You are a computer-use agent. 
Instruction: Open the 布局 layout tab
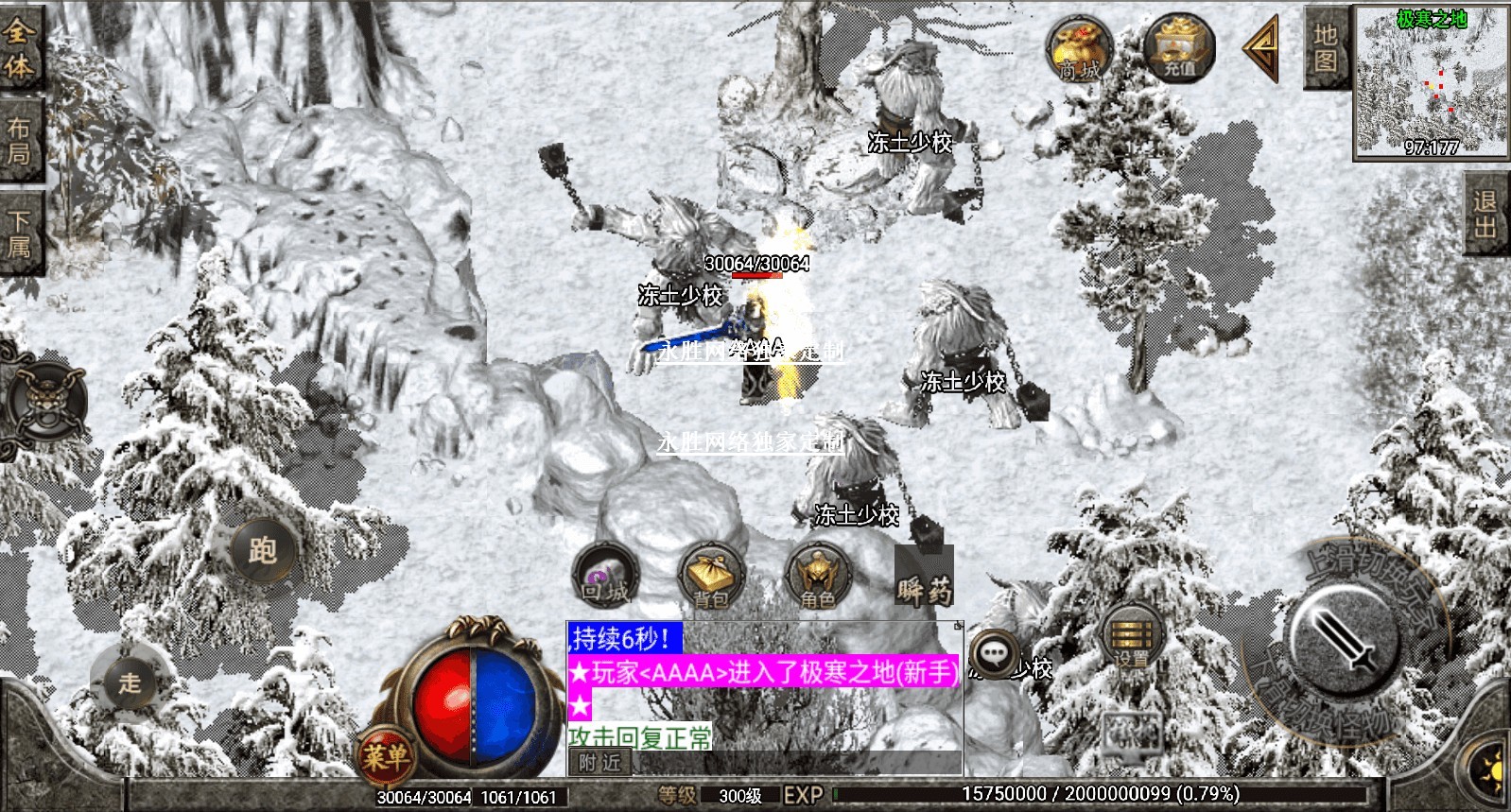tap(19, 140)
